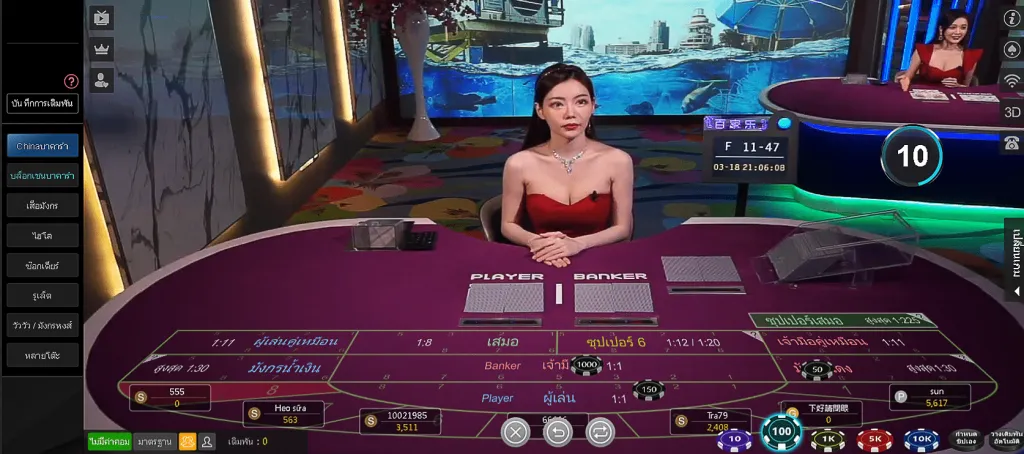Viewport: 1024px width, 454px height.
Task: Switch to the เสือมังกร game tab
Action: coord(42,206)
